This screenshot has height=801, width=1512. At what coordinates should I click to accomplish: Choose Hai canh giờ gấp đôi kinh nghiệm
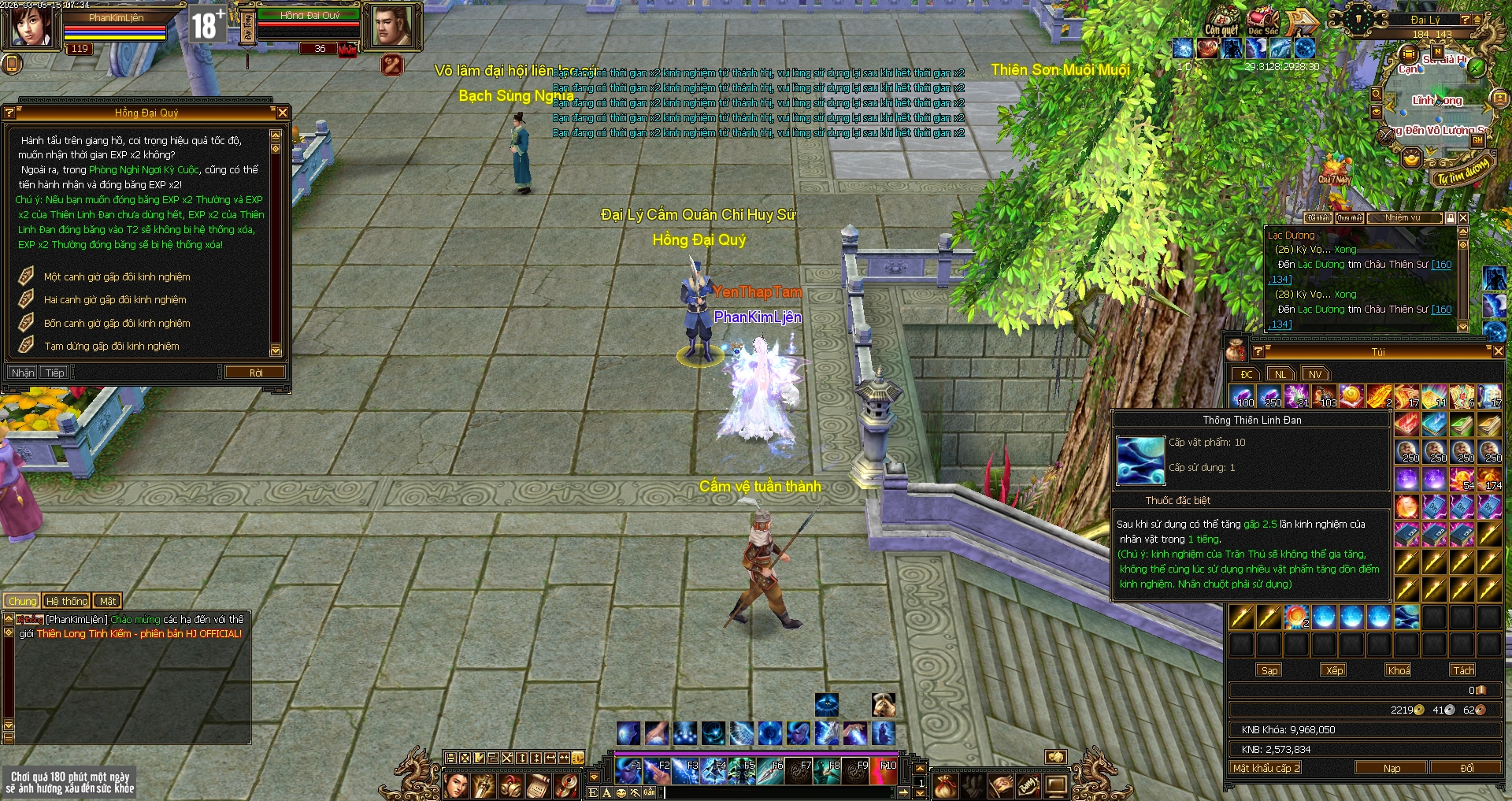115,300
